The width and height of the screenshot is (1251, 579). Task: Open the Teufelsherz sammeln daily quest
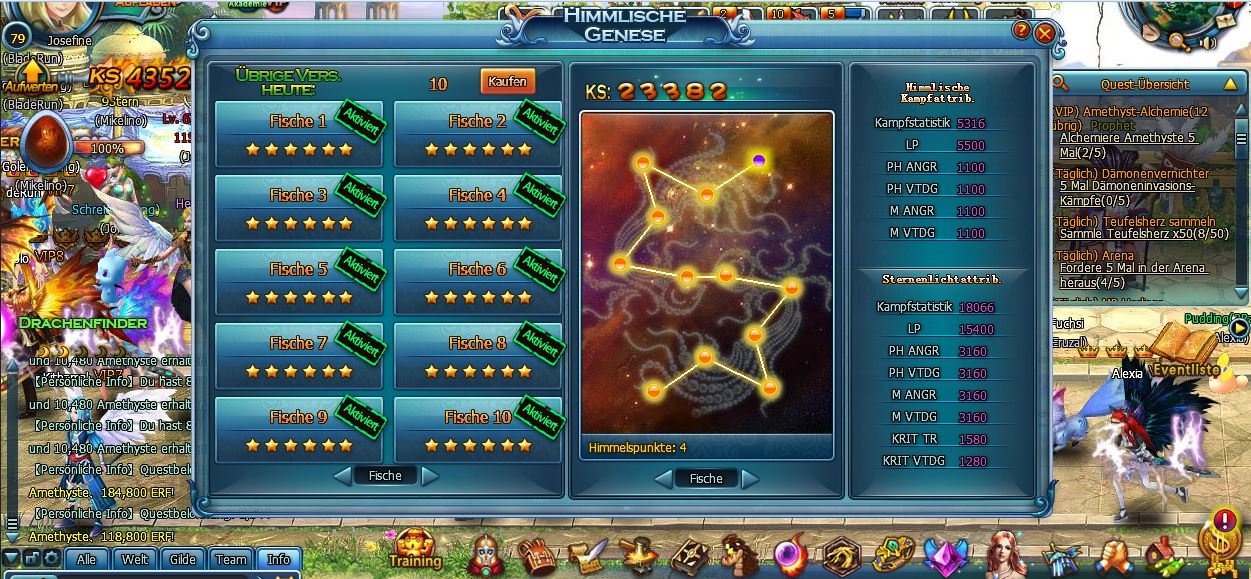click(x=1134, y=221)
